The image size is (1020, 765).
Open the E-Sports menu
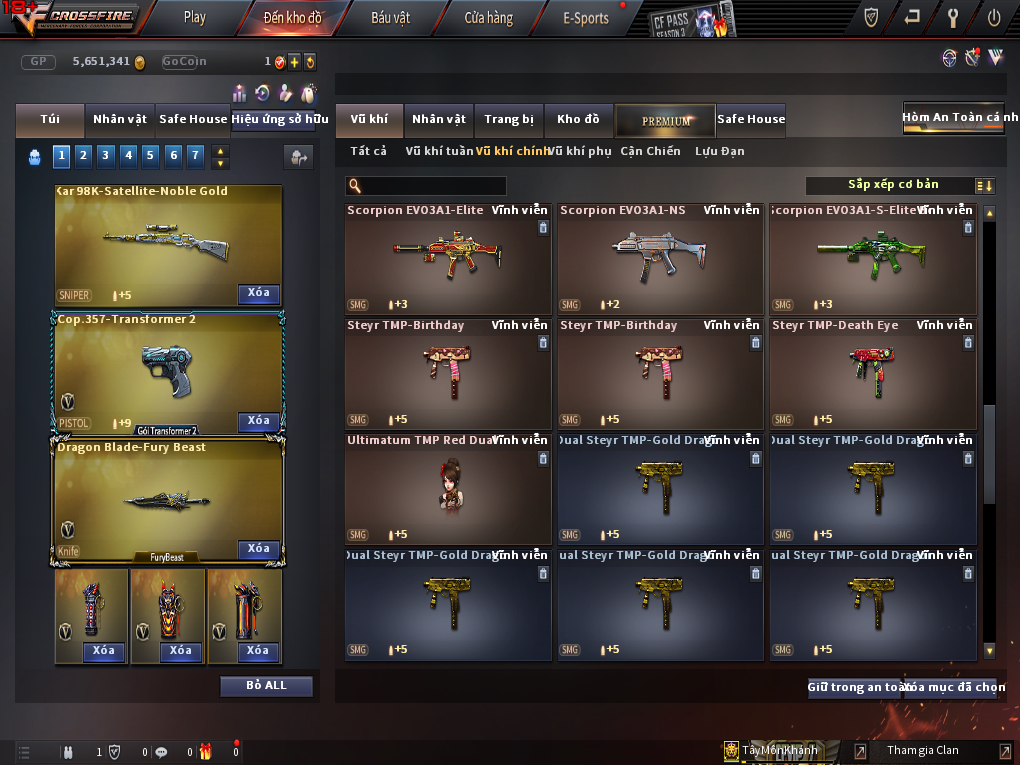586,18
